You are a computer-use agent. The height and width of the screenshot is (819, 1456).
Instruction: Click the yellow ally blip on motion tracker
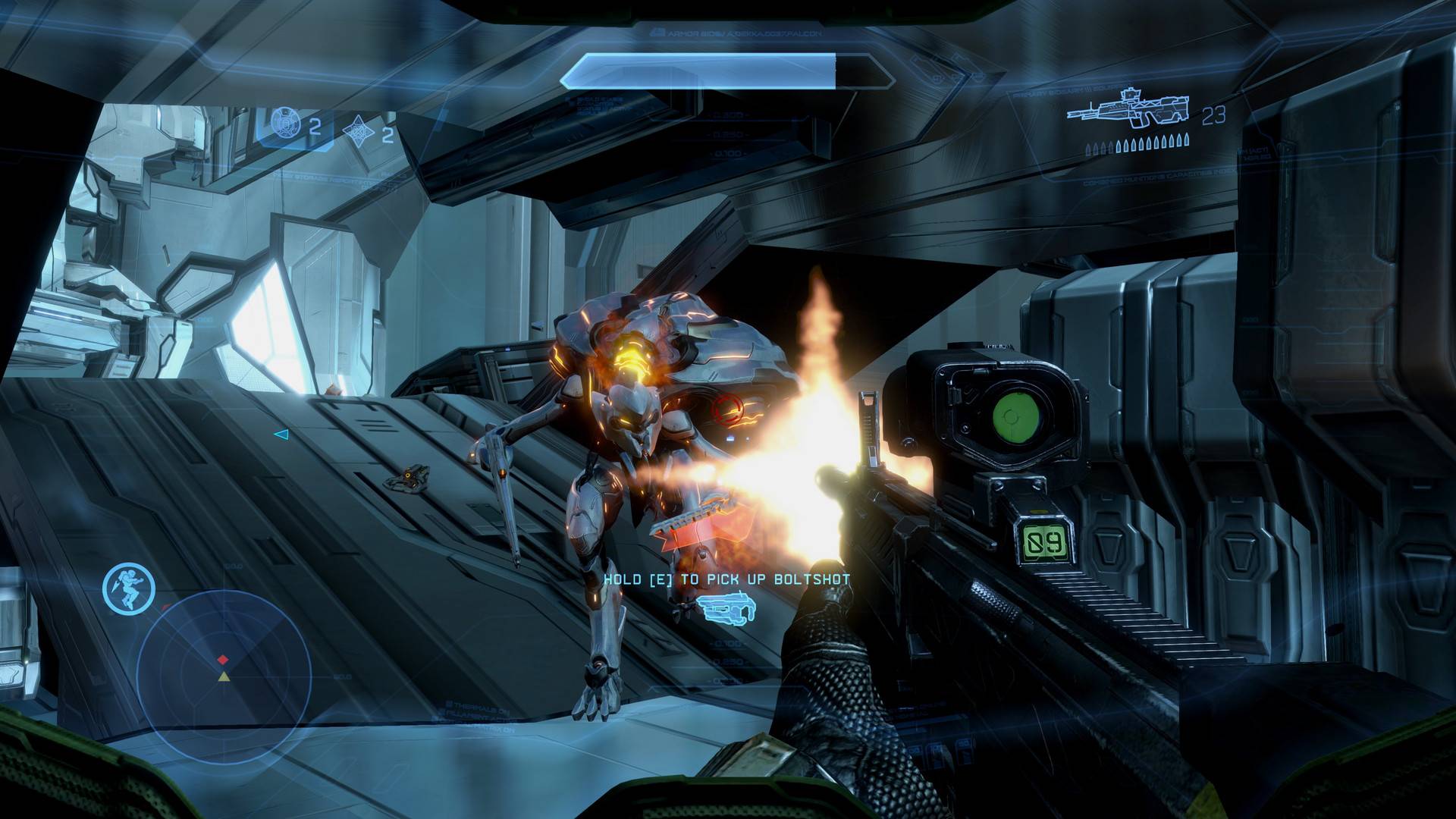point(224,678)
